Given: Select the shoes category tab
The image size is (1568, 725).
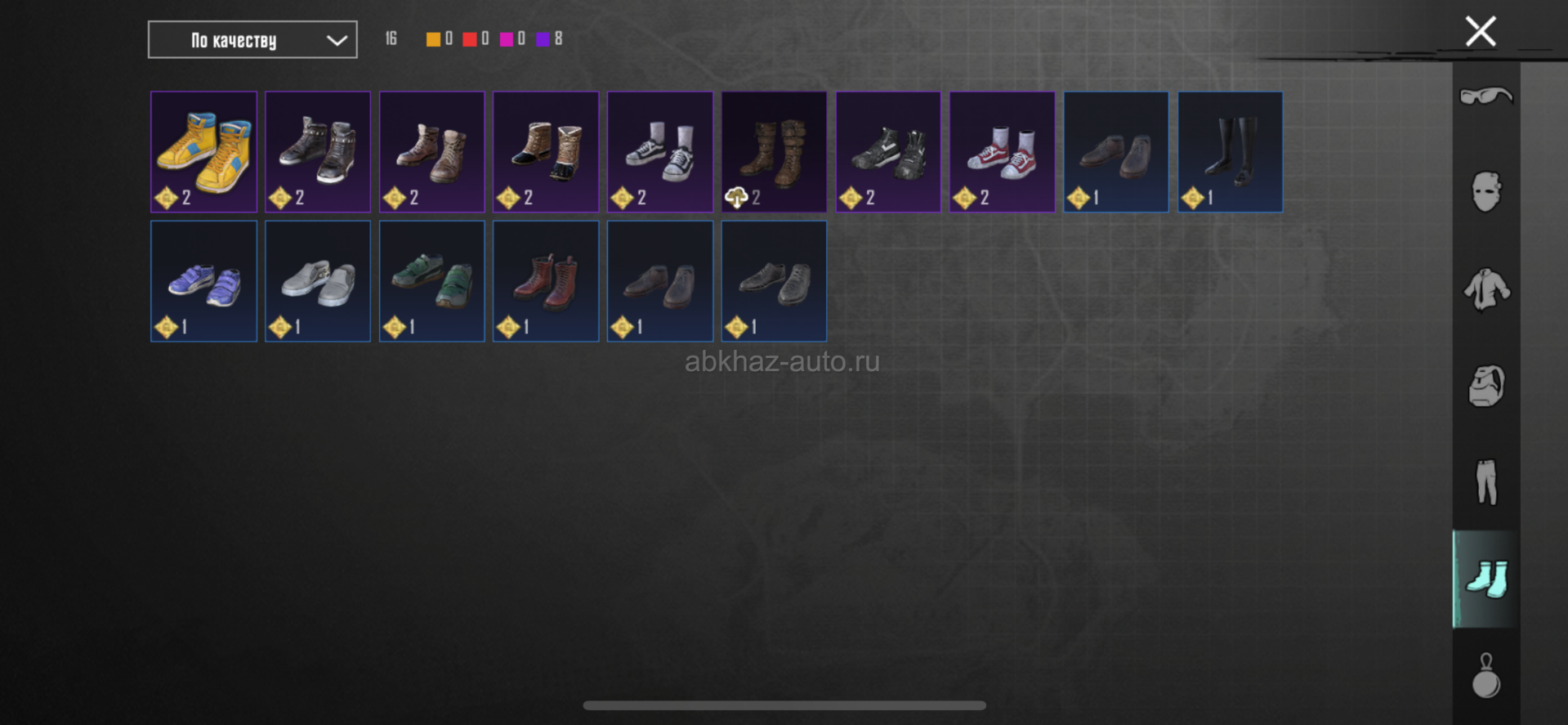Looking at the screenshot, I should 1485,579.
